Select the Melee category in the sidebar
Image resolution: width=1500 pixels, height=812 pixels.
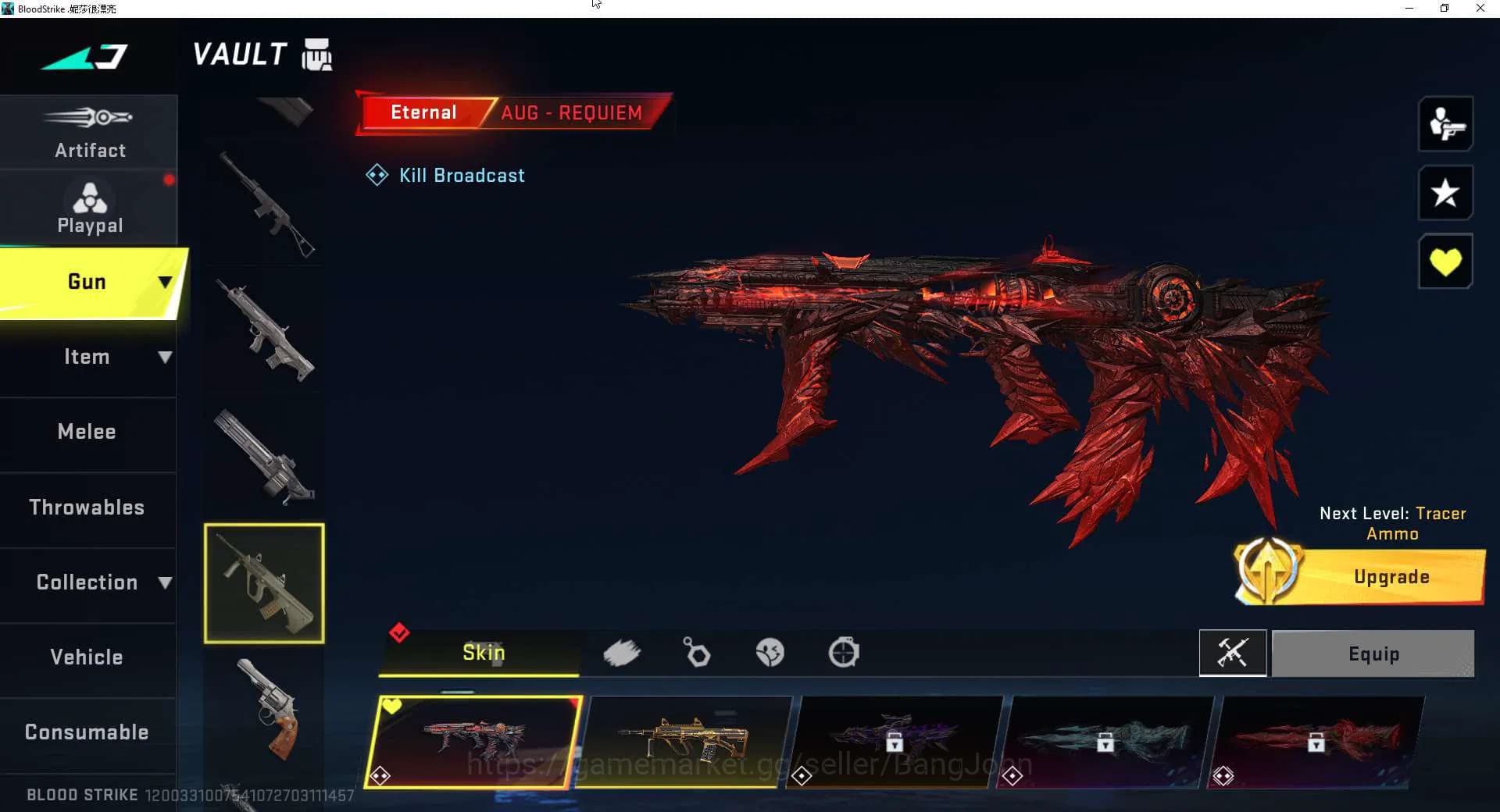(x=86, y=431)
